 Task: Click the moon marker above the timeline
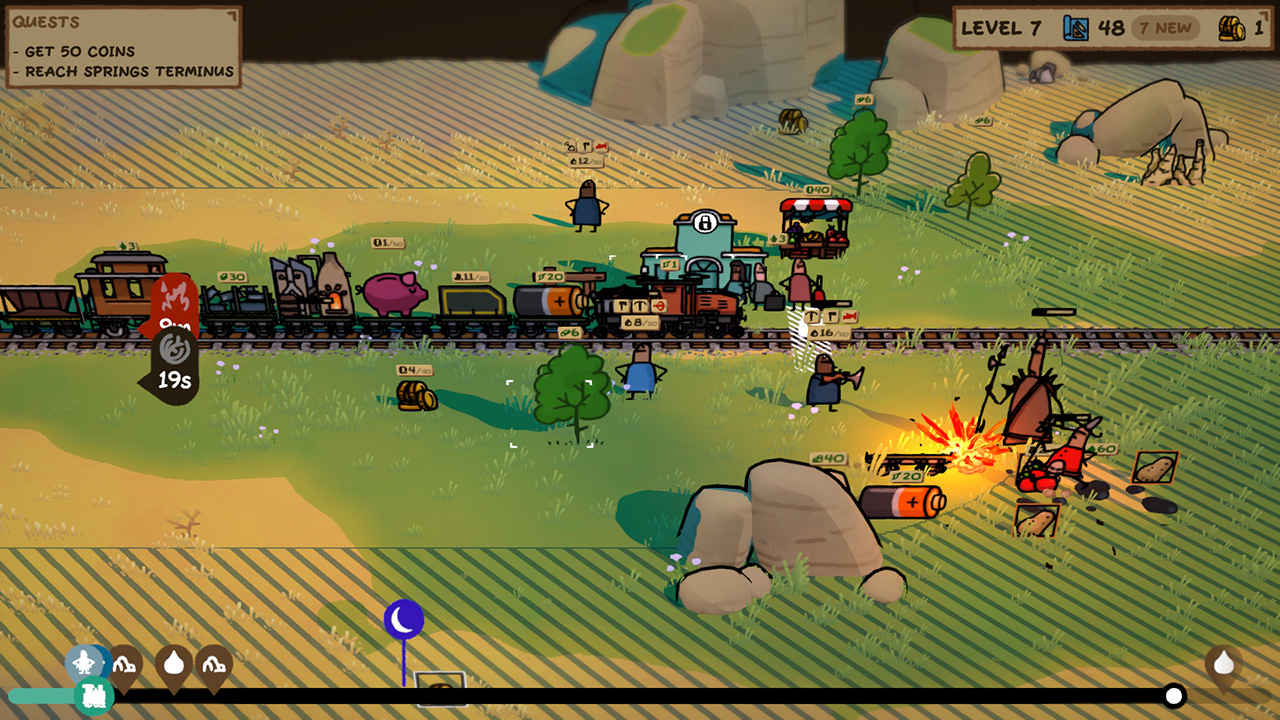pyautogui.click(x=403, y=619)
